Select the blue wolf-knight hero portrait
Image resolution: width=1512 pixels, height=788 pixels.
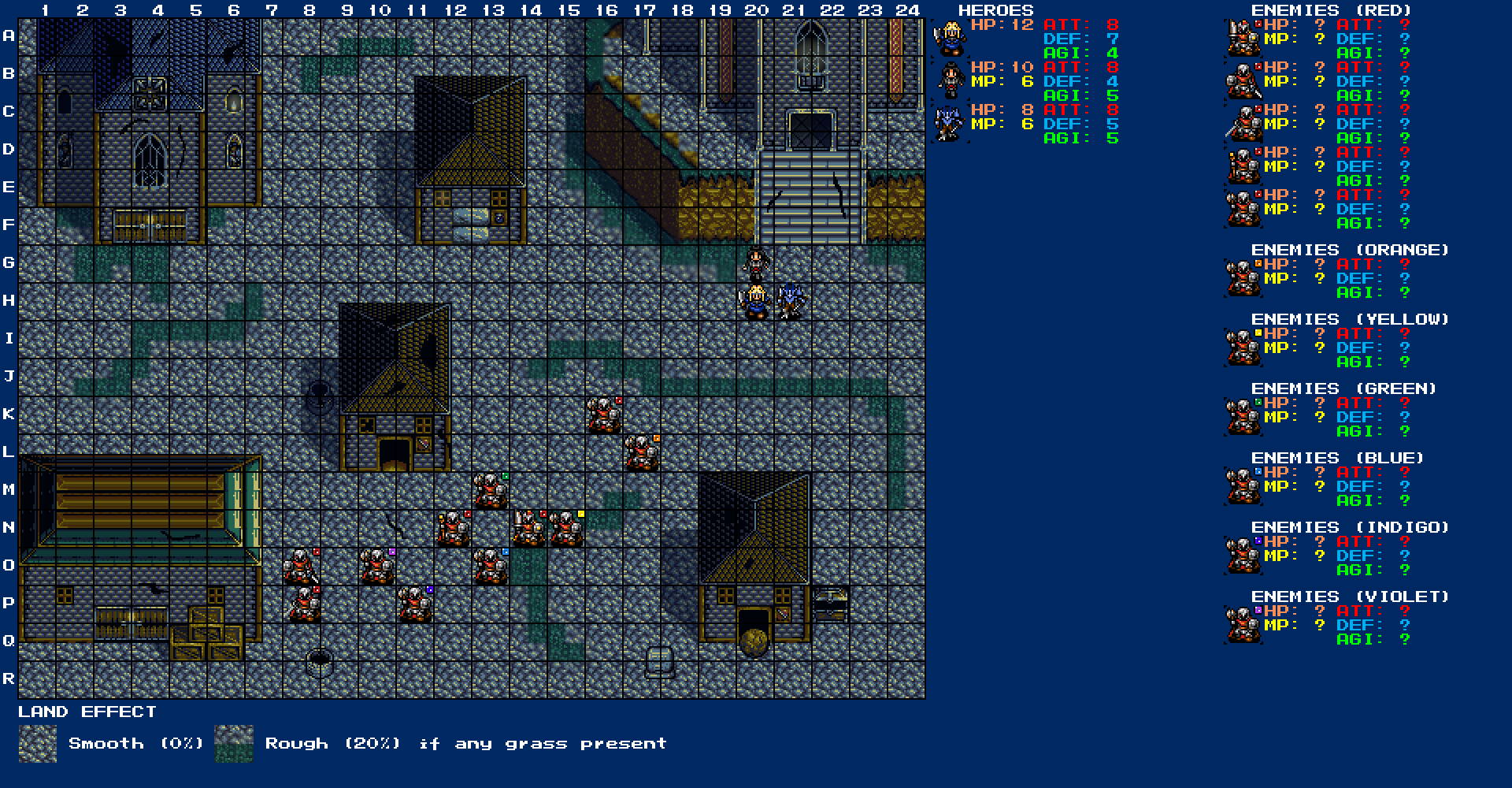click(x=950, y=124)
